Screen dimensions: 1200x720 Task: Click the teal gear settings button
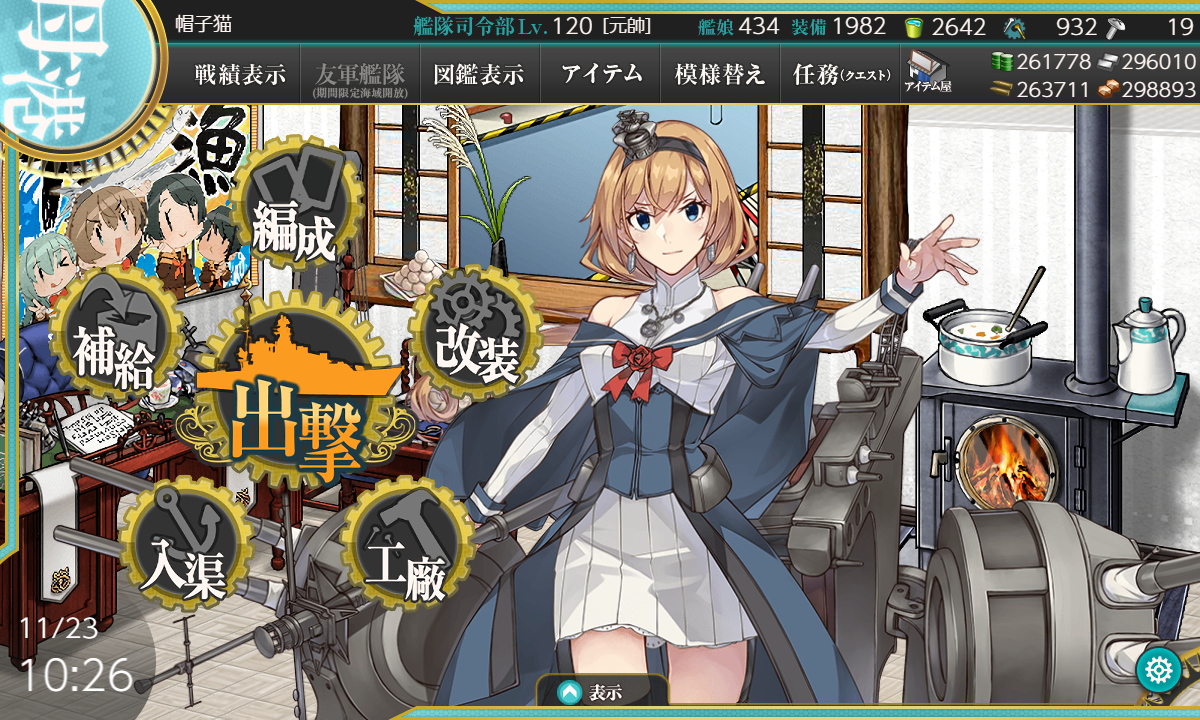1160,670
